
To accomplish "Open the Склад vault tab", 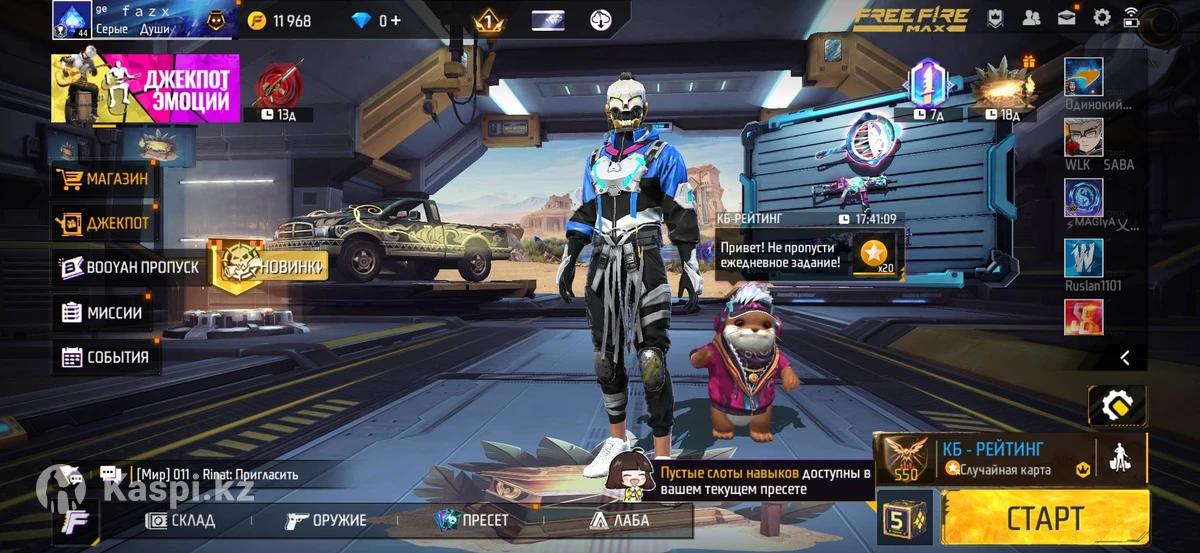I will 181,520.
